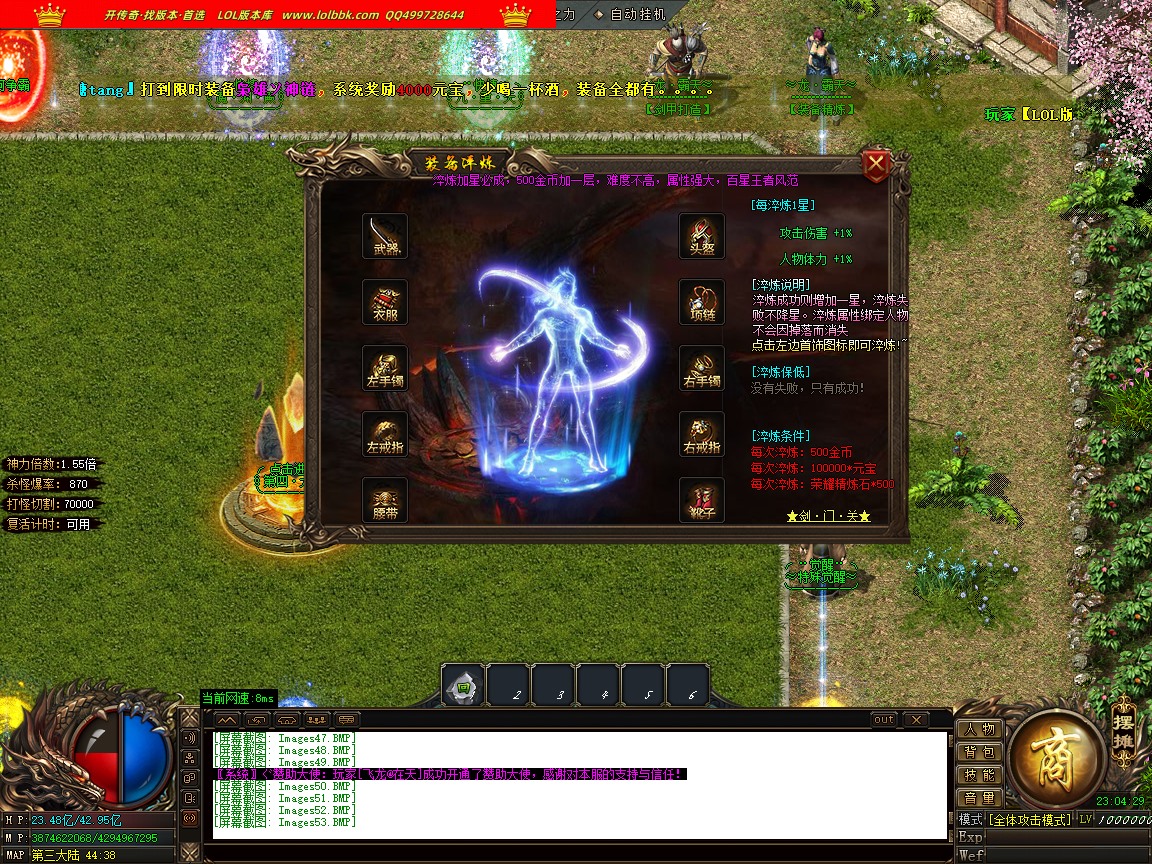Pick the left ring (左戒指) slot
The image size is (1152, 864).
[x=385, y=434]
